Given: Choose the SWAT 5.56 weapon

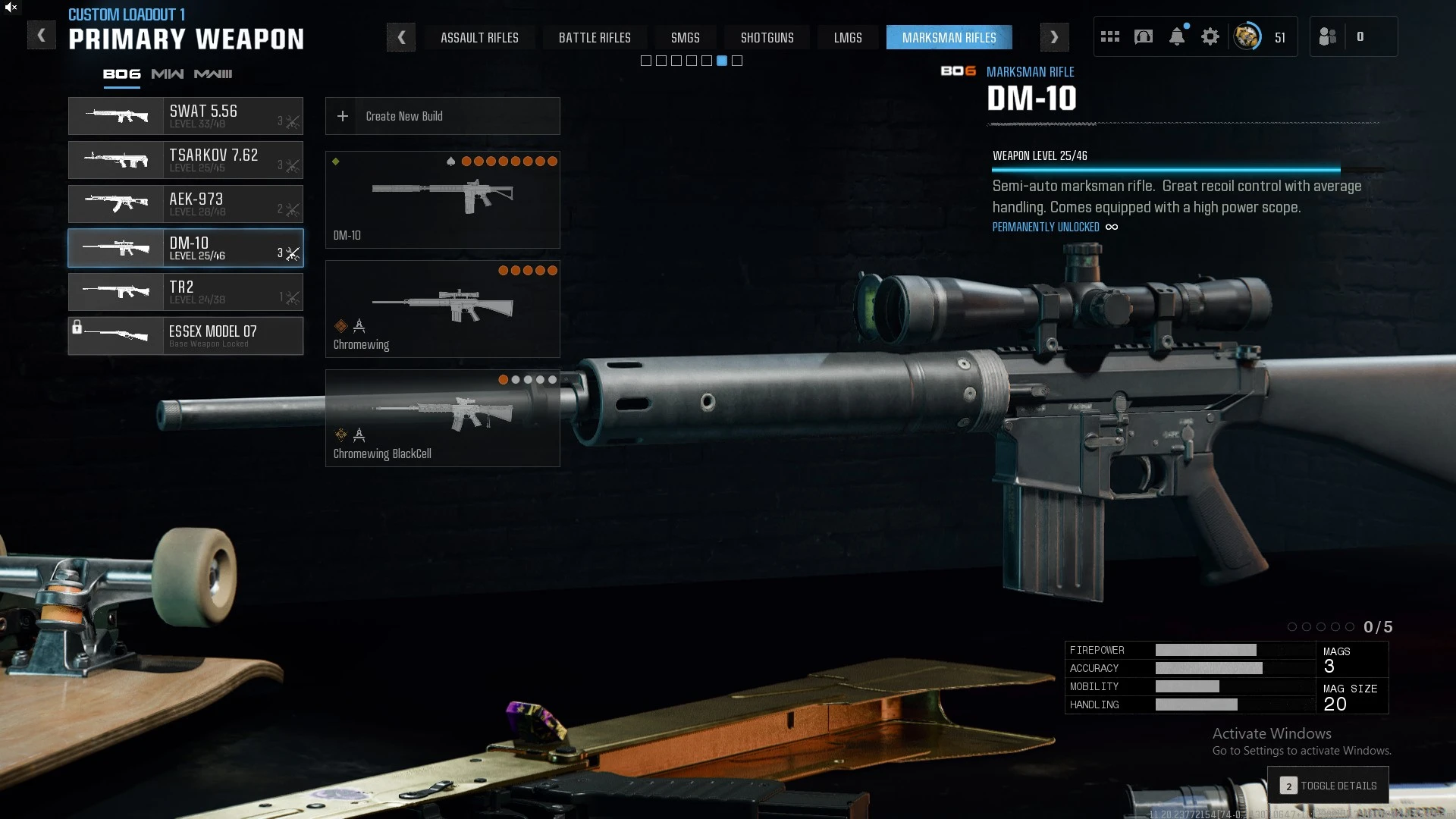Looking at the screenshot, I should point(186,116).
